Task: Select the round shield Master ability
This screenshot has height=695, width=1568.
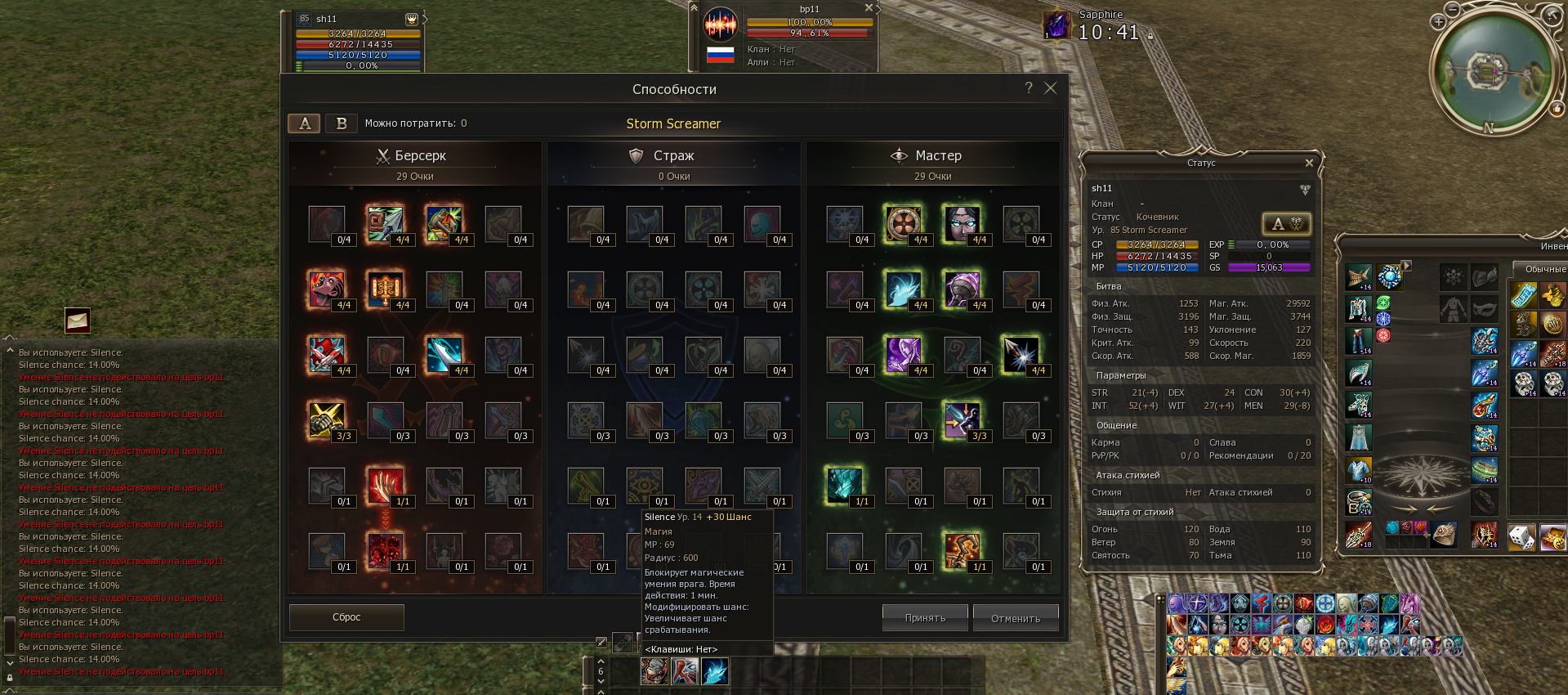Action: (903, 222)
